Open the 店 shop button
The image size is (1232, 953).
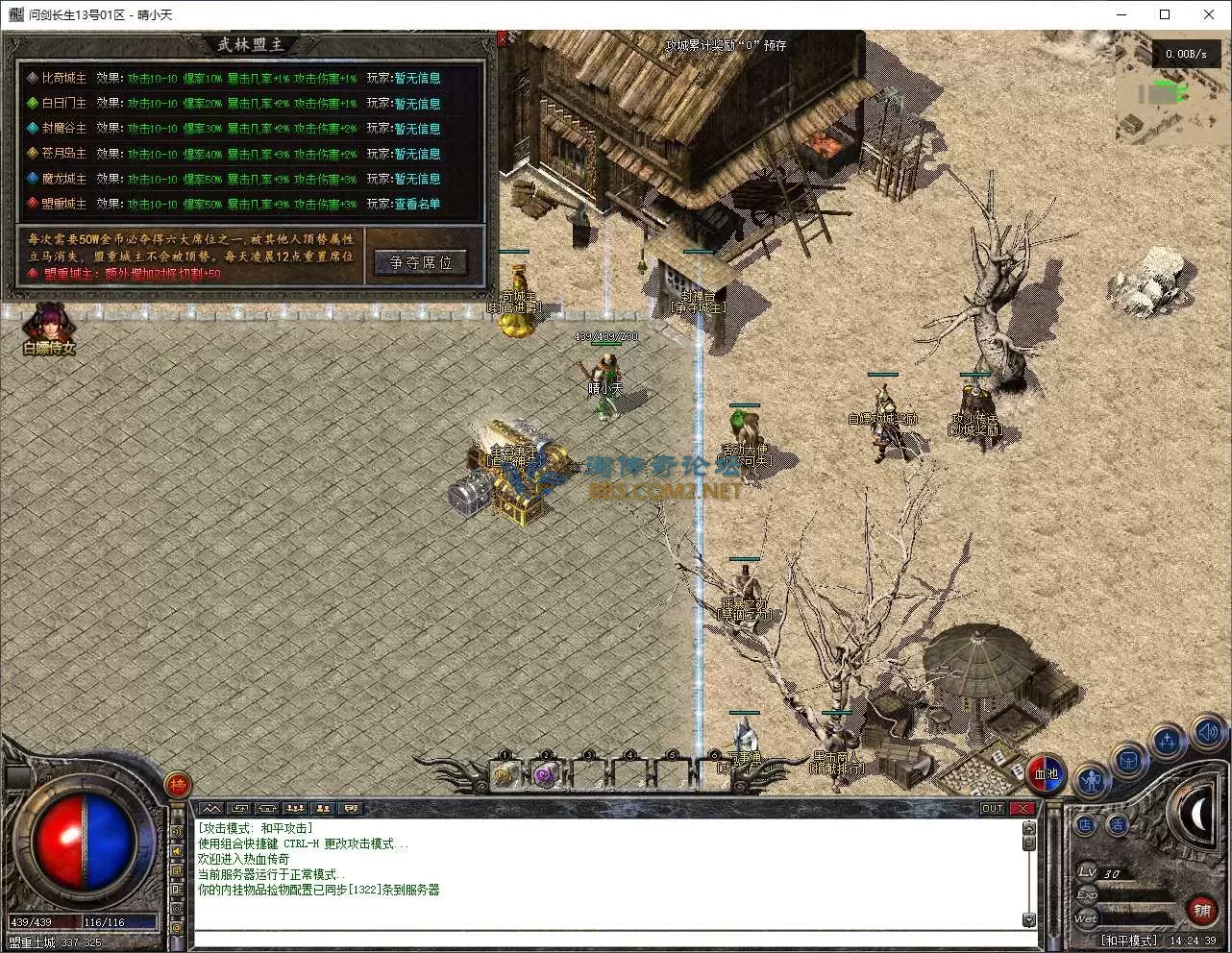coord(1086,824)
